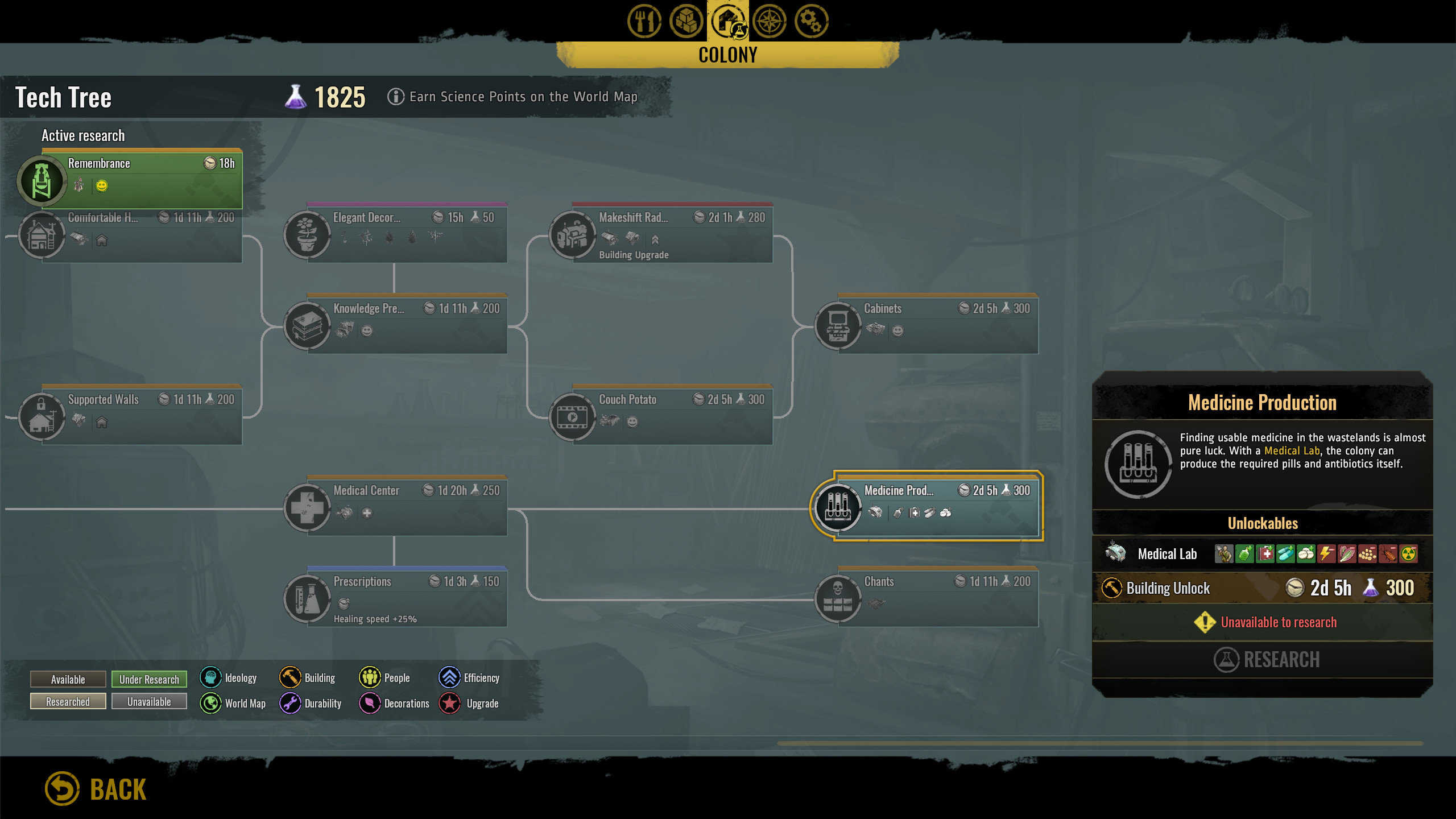Open the storage crates tab

coord(686,22)
